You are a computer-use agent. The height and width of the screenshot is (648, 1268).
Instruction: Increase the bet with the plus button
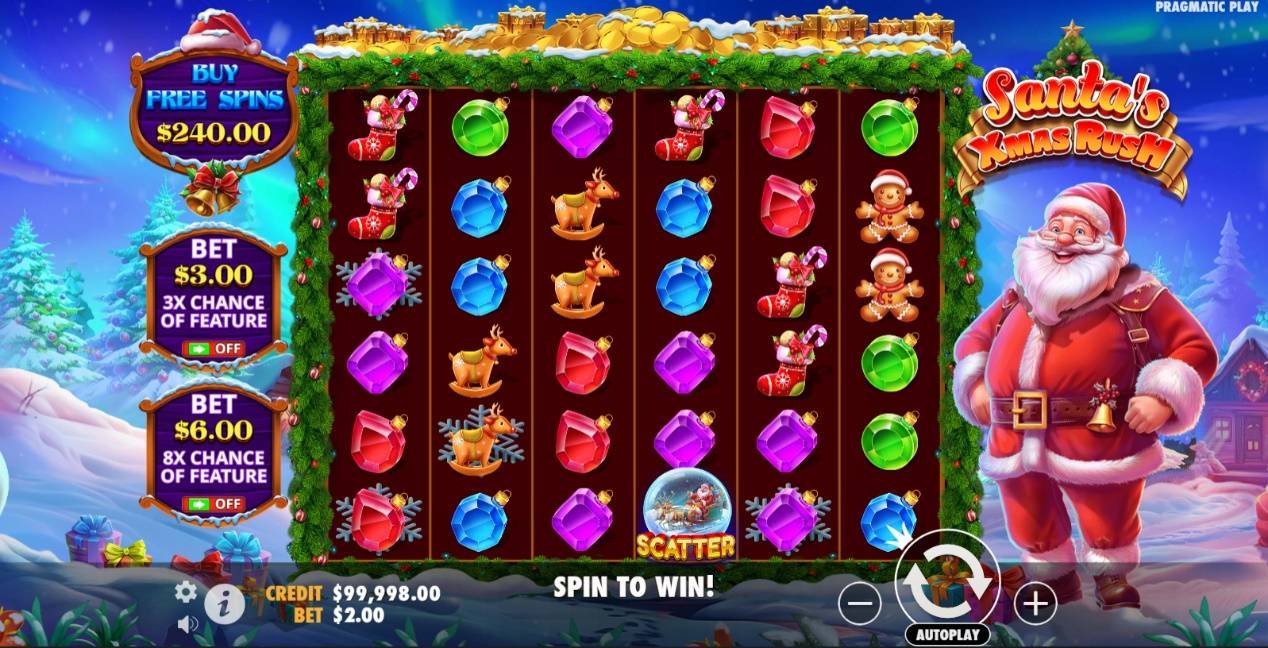(1035, 603)
